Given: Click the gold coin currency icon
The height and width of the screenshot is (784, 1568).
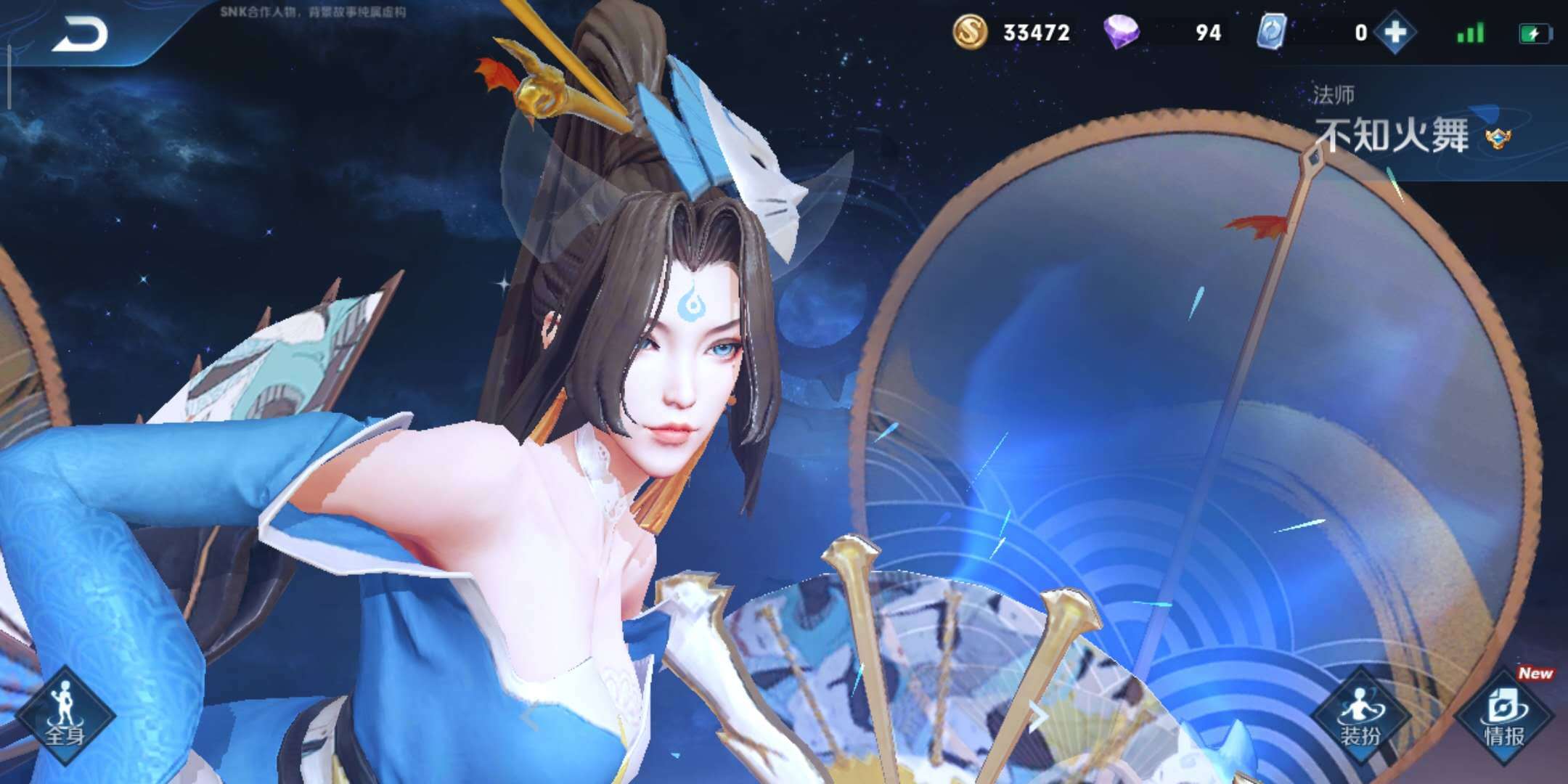Looking at the screenshot, I should 969,33.
